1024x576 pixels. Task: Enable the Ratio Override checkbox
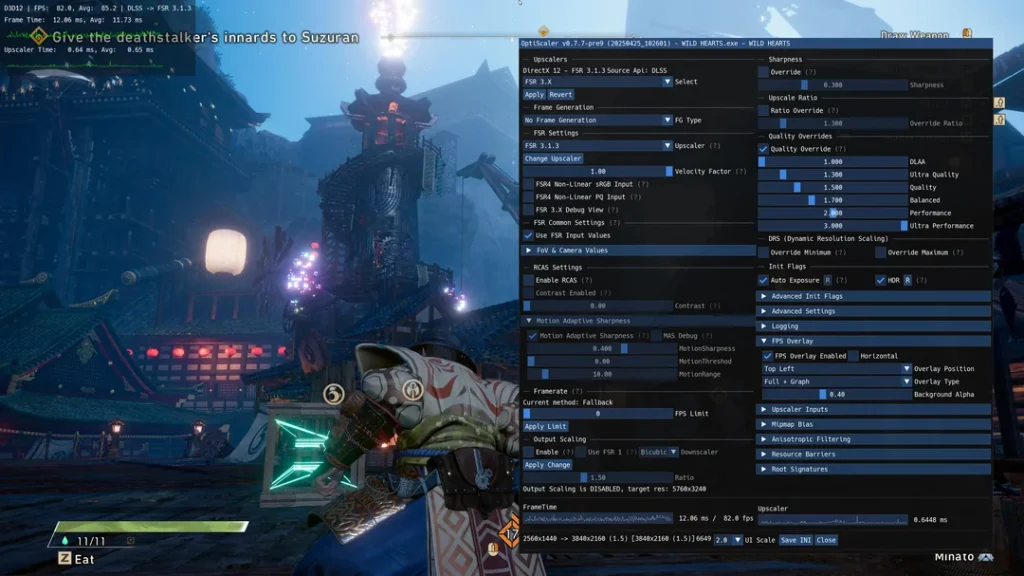tap(763, 110)
